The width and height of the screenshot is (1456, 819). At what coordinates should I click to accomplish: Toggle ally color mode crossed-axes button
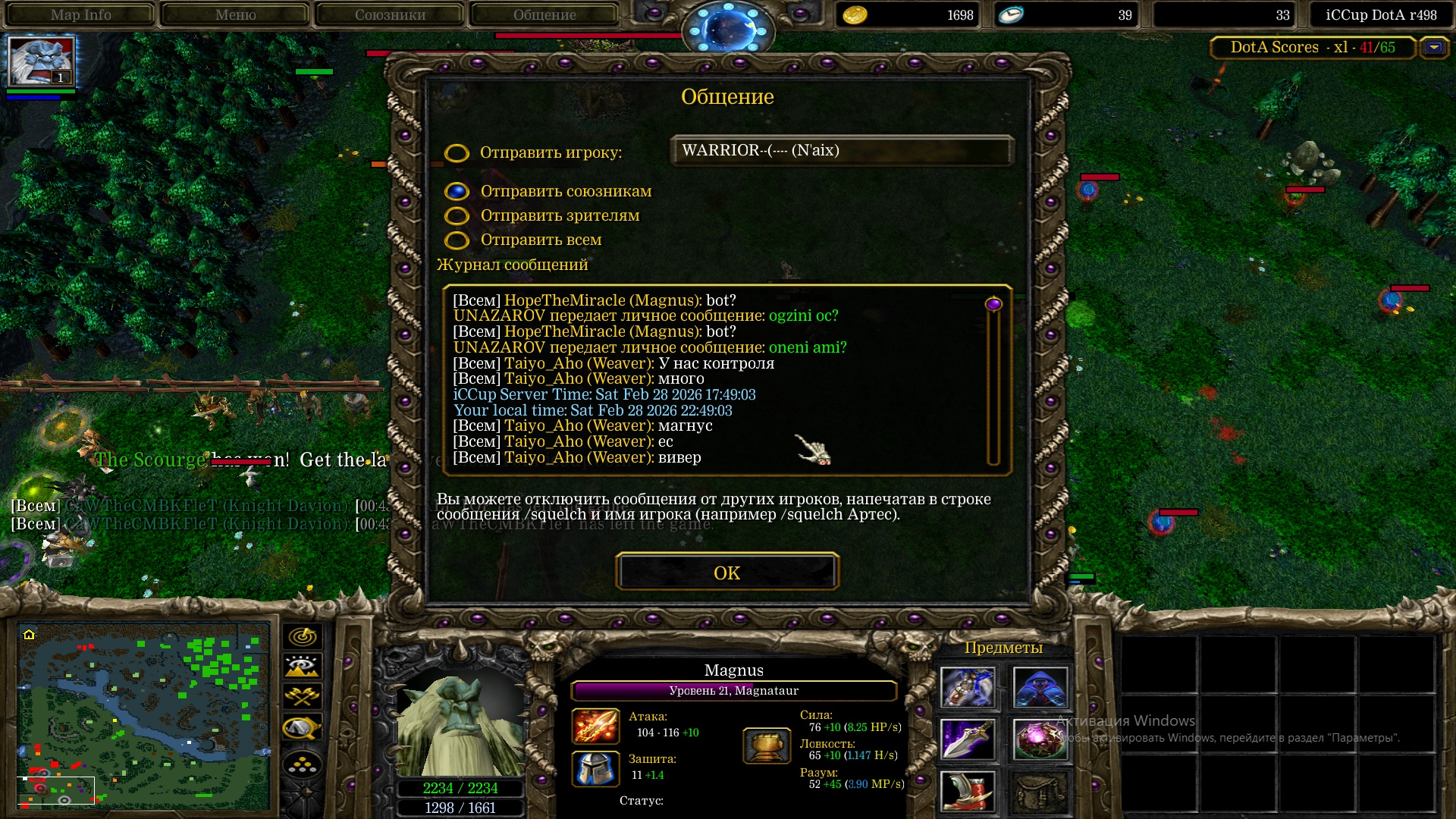[303, 696]
